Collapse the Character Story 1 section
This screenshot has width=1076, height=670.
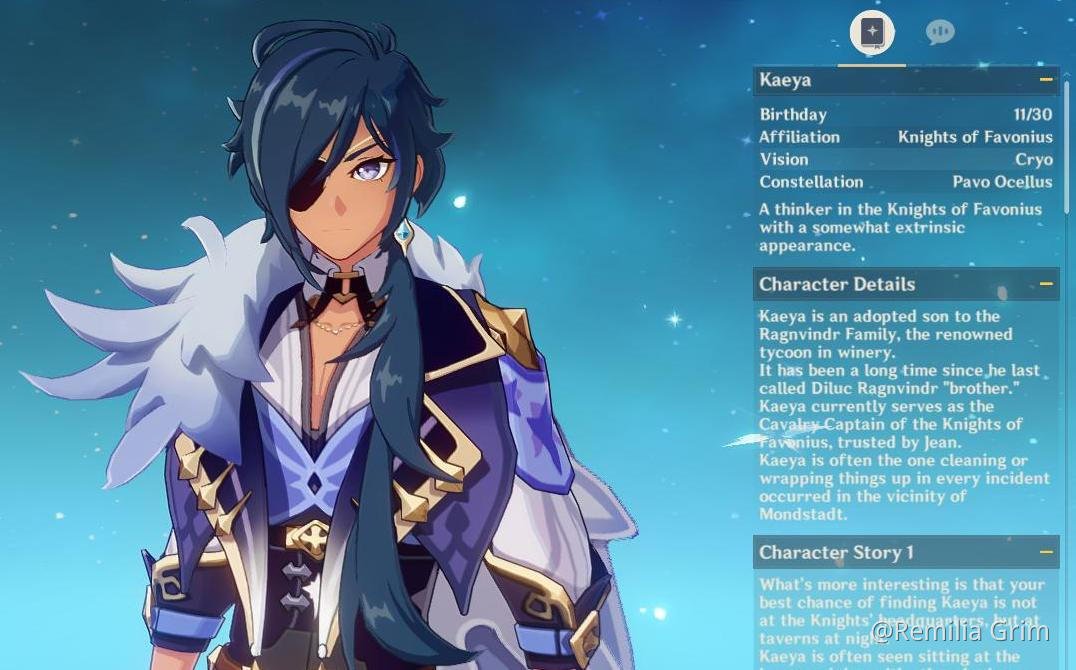click(x=1046, y=552)
